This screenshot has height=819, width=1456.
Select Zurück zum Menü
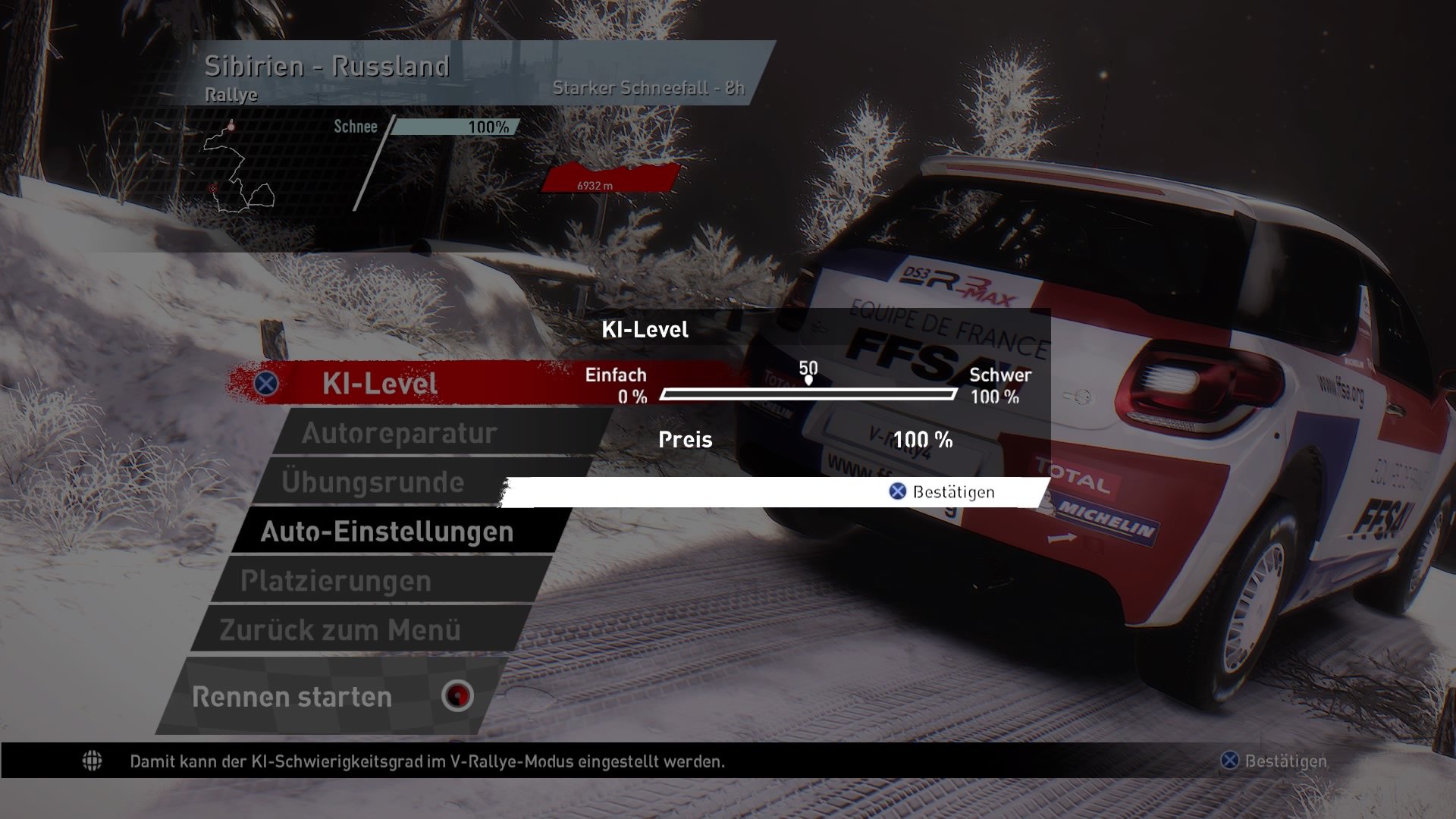pos(341,629)
